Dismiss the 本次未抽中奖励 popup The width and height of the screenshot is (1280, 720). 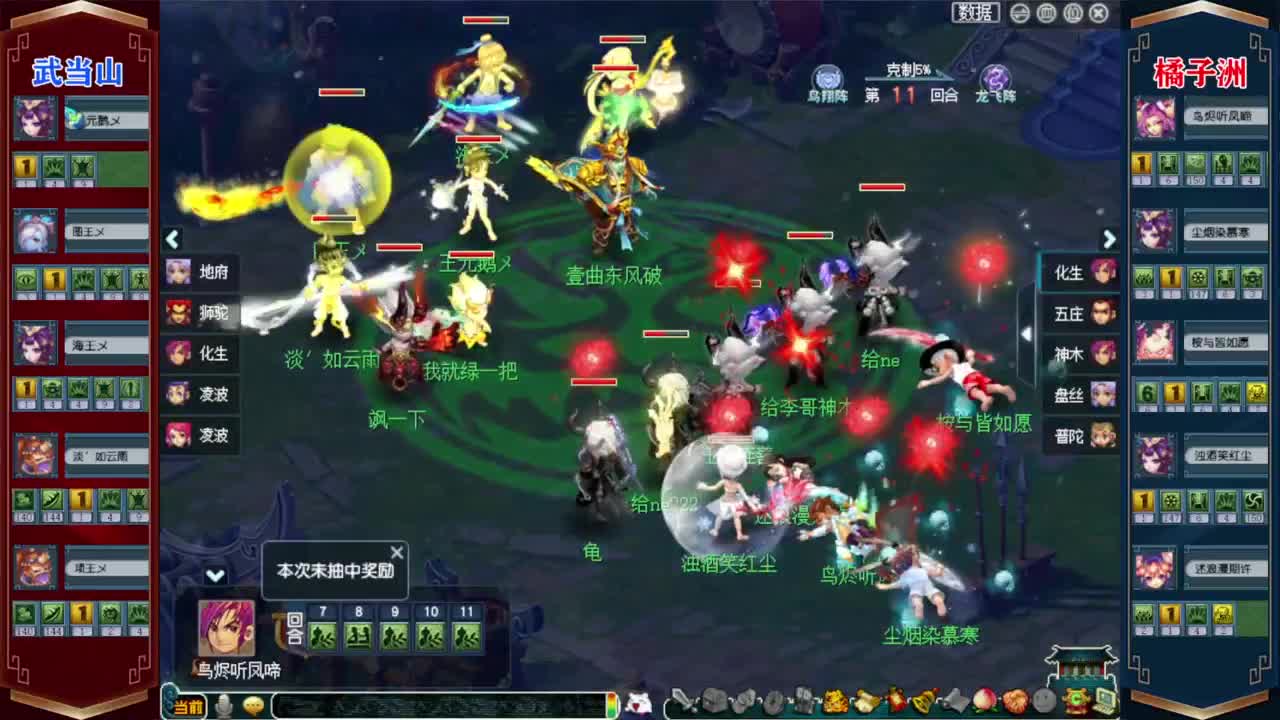pyautogui.click(x=396, y=551)
